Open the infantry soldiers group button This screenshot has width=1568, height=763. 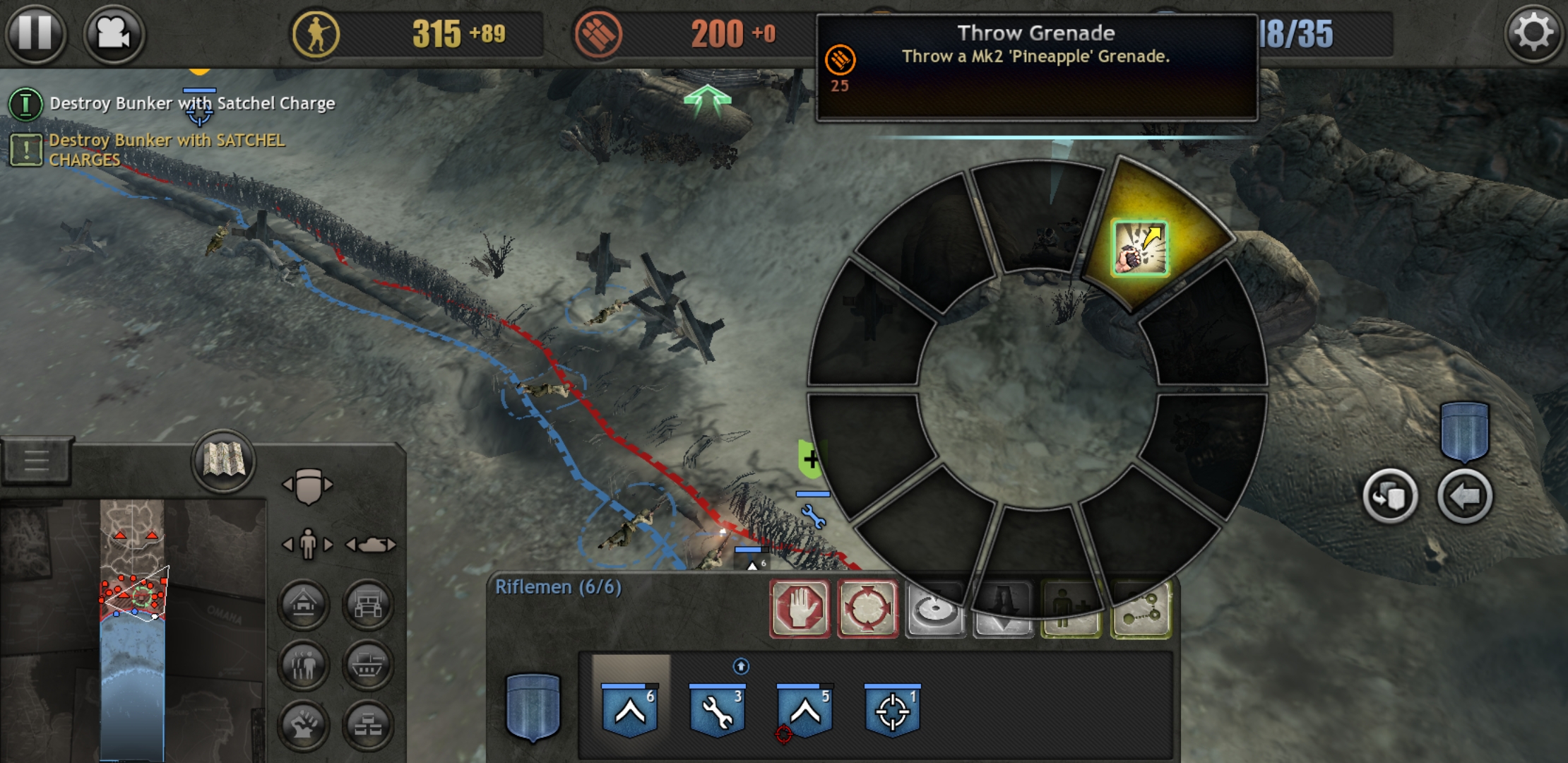point(304,665)
